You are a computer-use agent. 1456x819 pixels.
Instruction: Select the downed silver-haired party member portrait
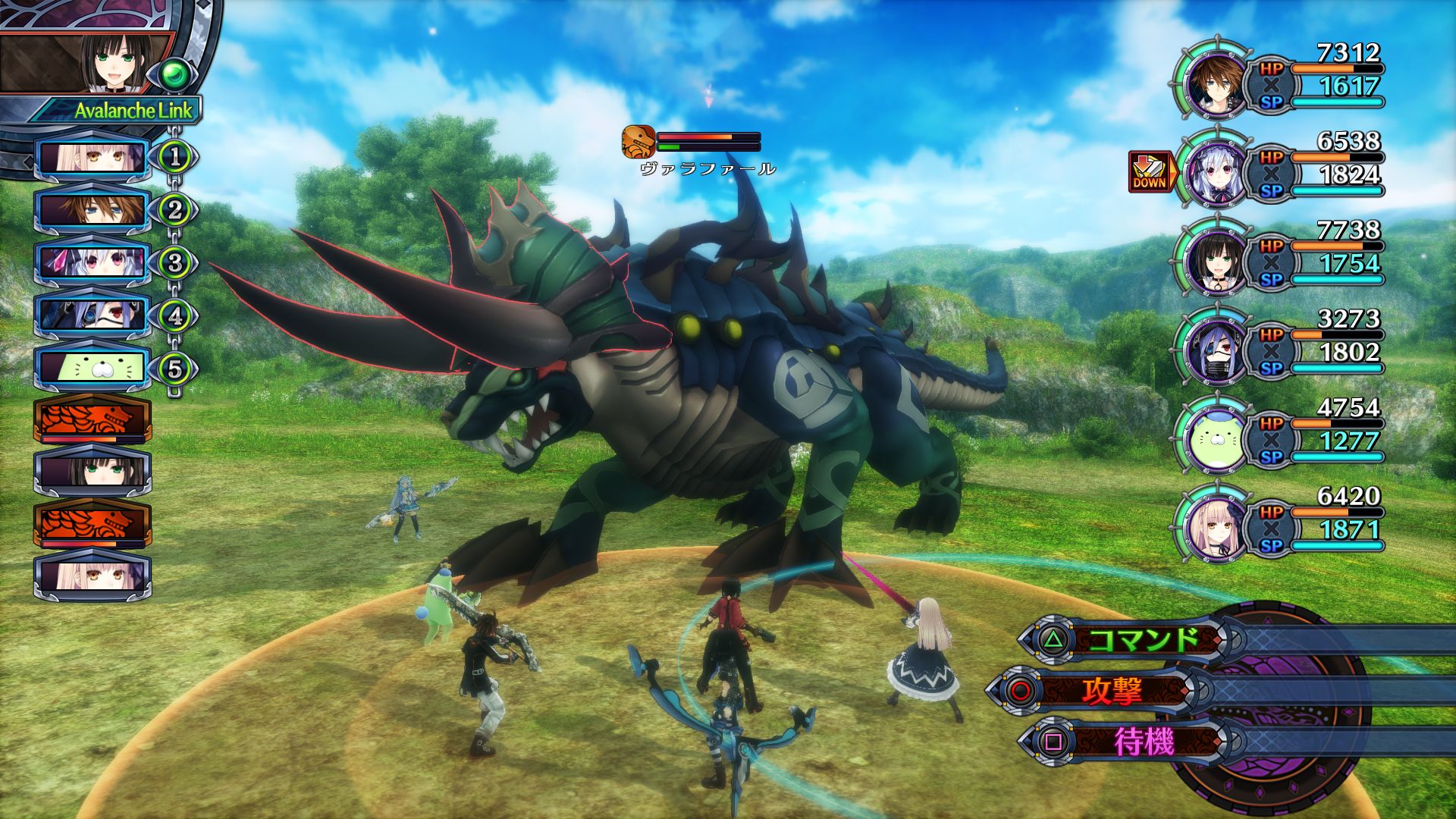(x=1215, y=173)
